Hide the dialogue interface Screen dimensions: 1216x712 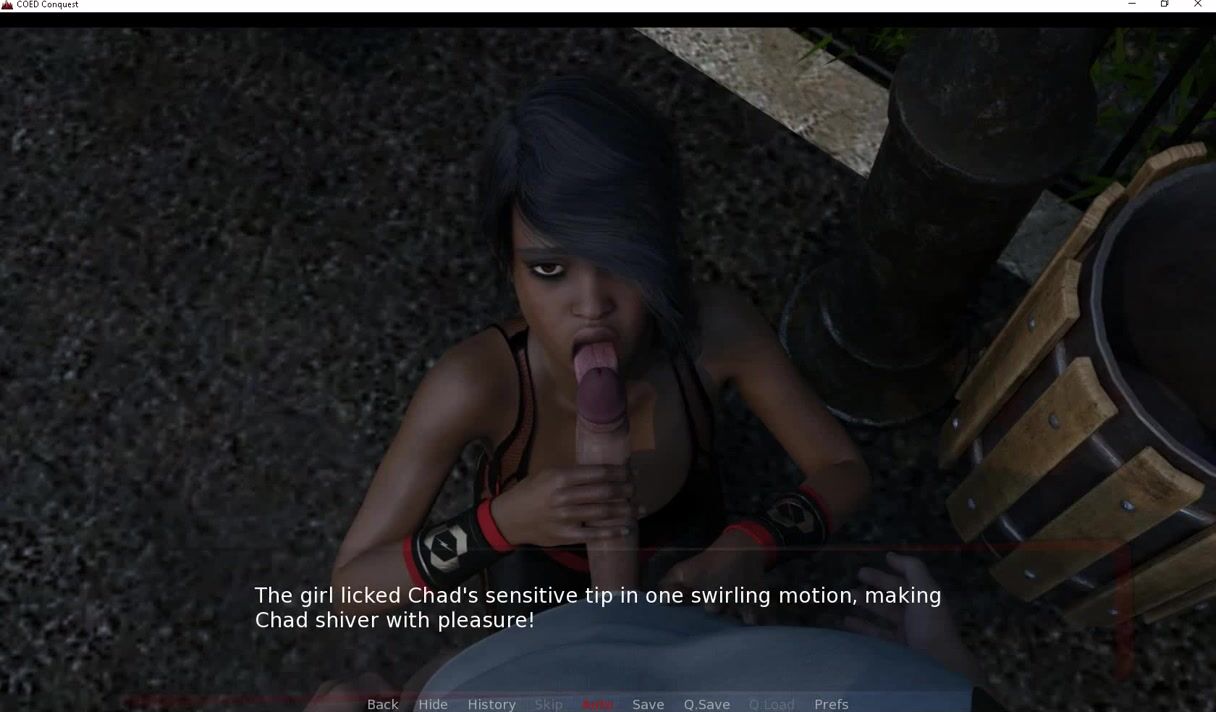pos(433,704)
